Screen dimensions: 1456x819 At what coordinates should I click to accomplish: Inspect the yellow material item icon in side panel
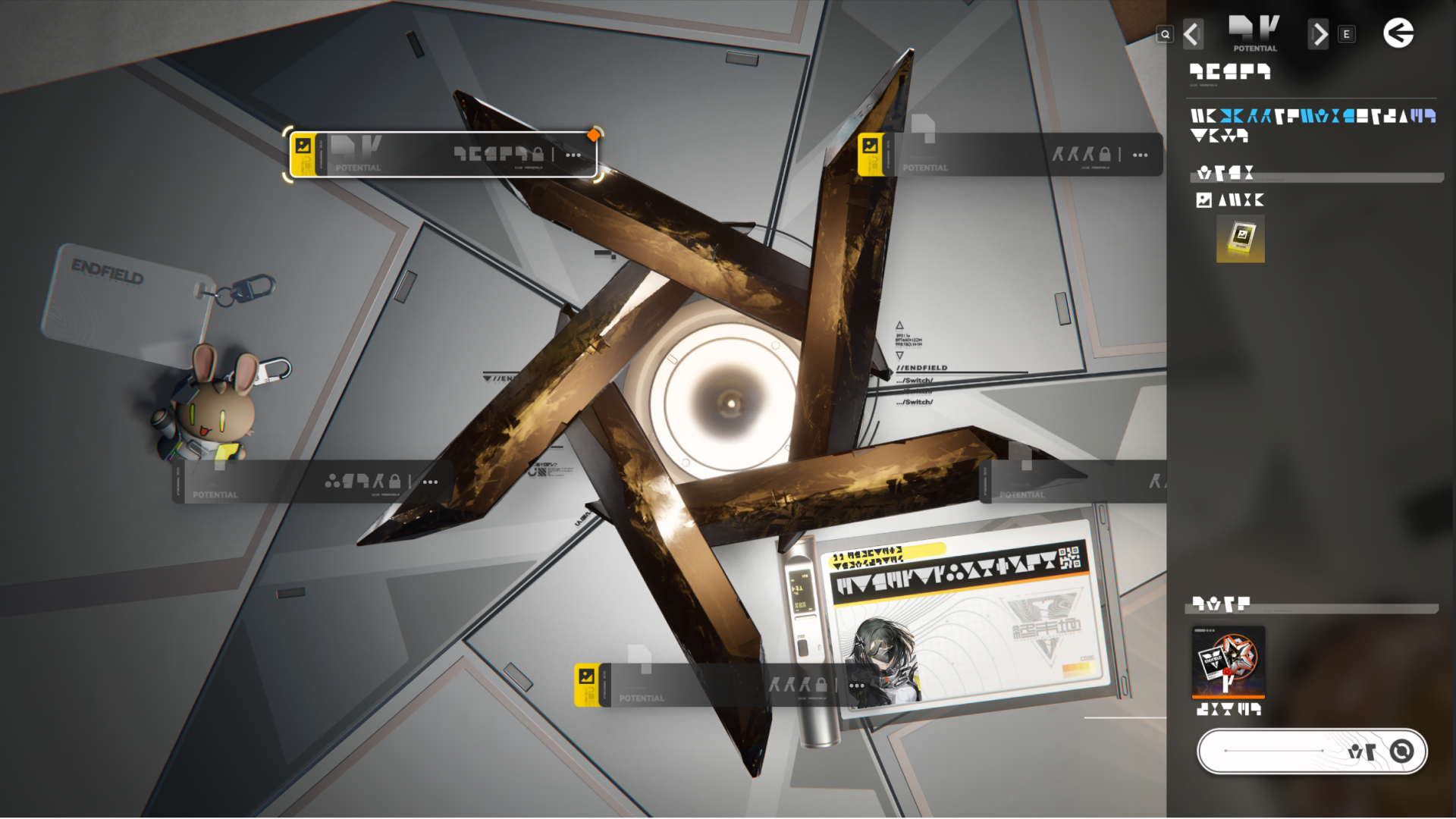1240,239
